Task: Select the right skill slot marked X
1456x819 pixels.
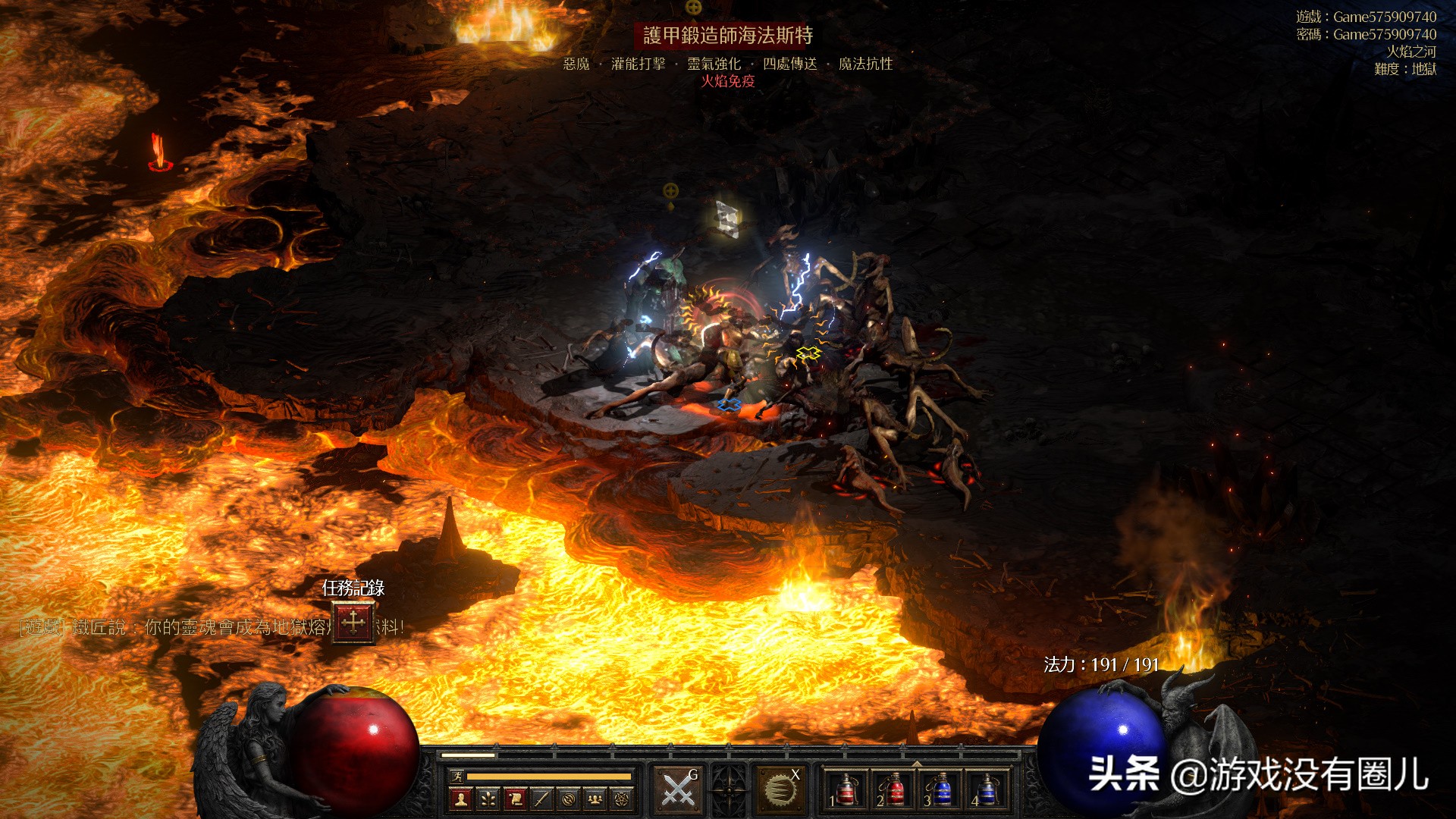Action: click(x=780, y=789)
